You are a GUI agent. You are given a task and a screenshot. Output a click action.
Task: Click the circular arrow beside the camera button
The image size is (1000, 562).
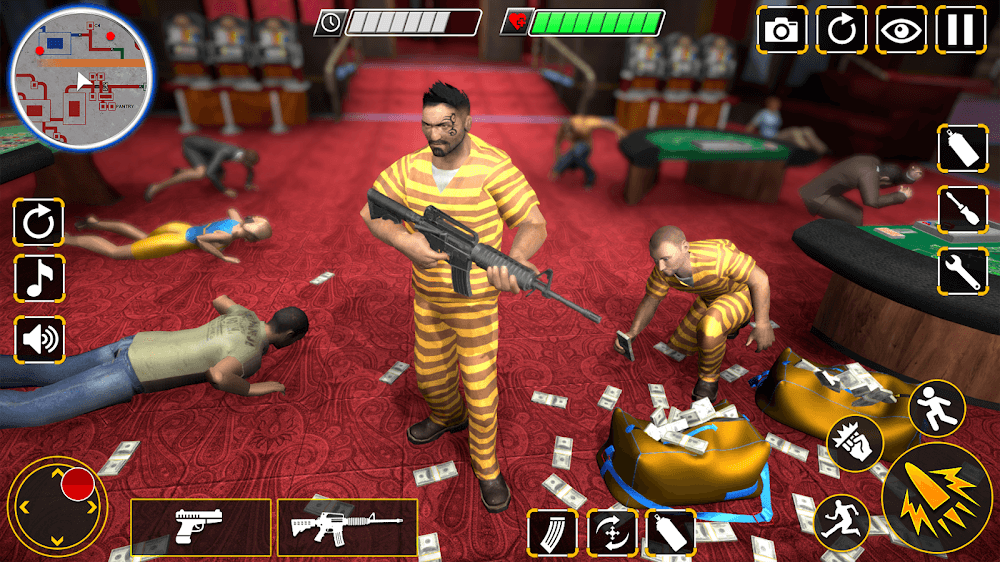coord(841,29)
